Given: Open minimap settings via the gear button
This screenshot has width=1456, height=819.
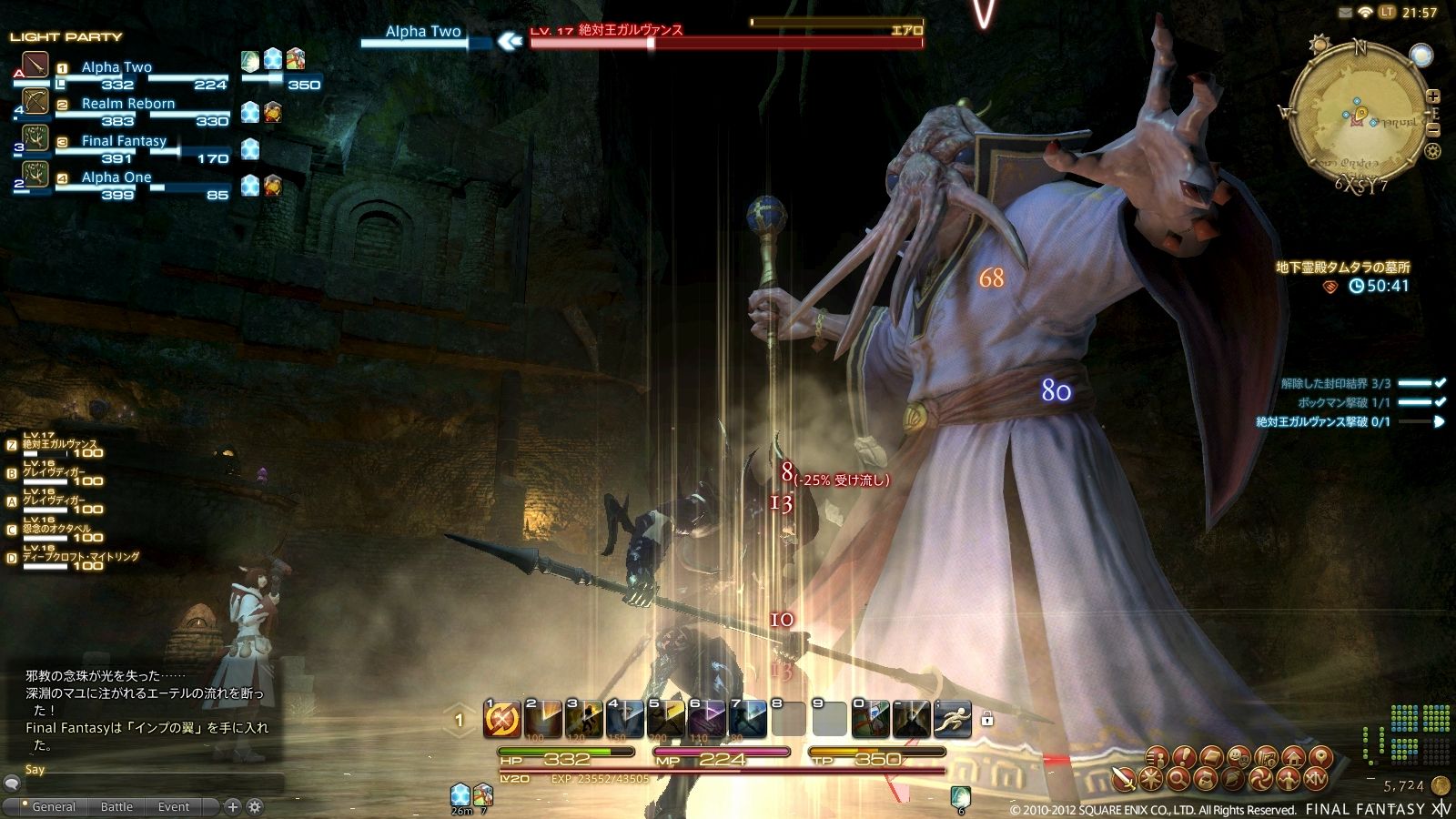Looking at the screenshot, I should point(1432,151).
